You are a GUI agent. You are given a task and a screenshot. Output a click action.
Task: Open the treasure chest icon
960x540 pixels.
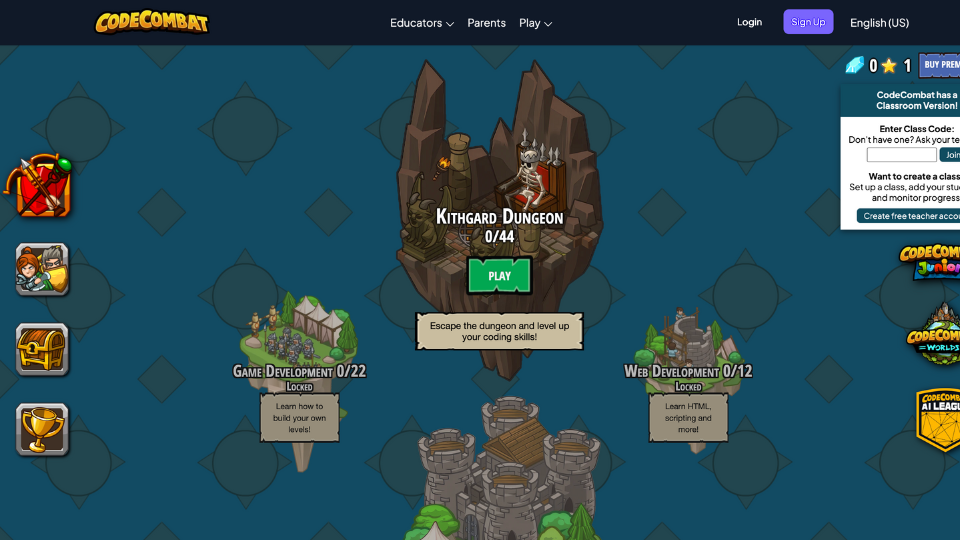(x=42, y=349)
